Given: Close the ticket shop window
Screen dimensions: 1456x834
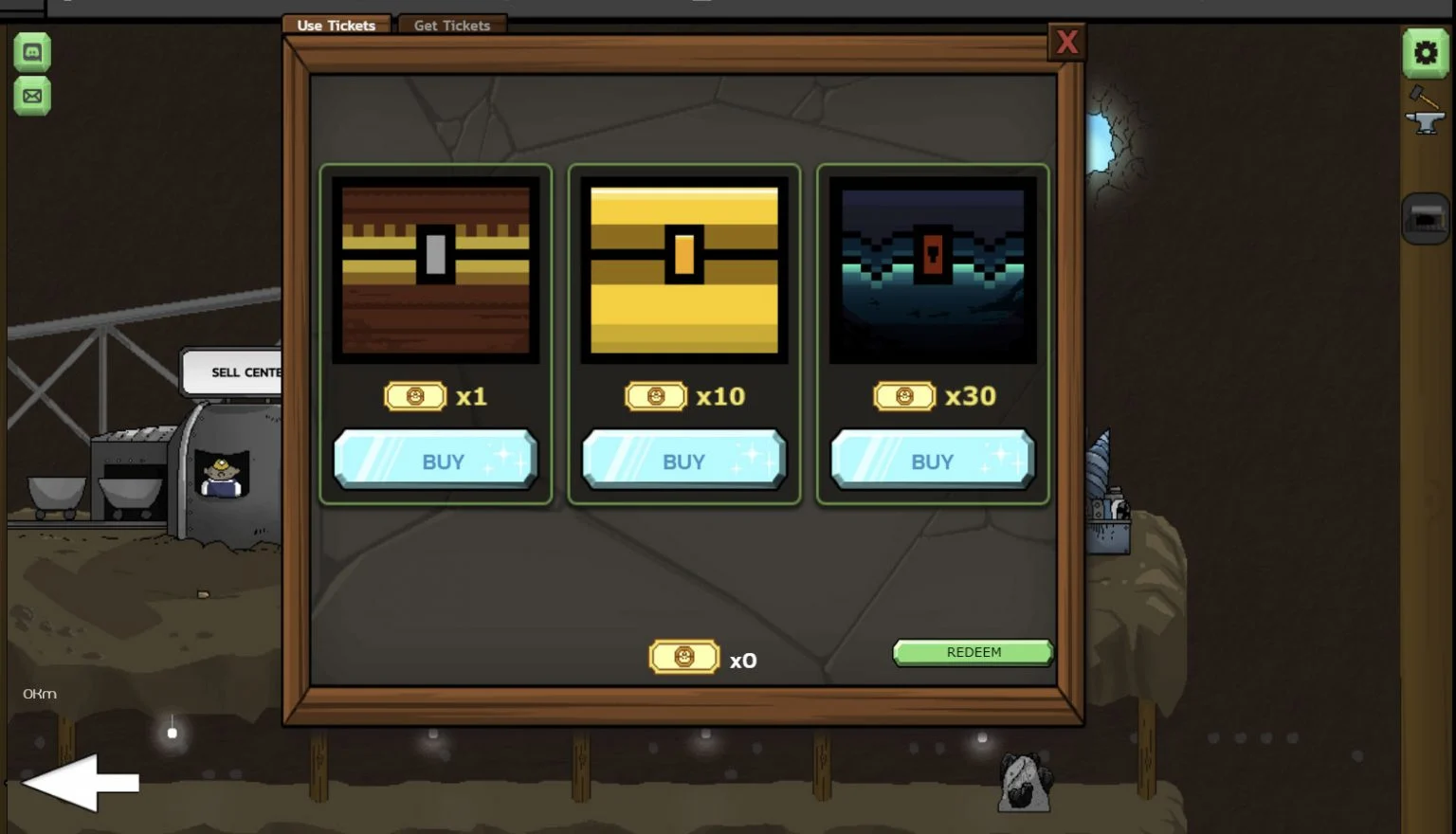Looking at the screenshot, I should pos(1066,43).
